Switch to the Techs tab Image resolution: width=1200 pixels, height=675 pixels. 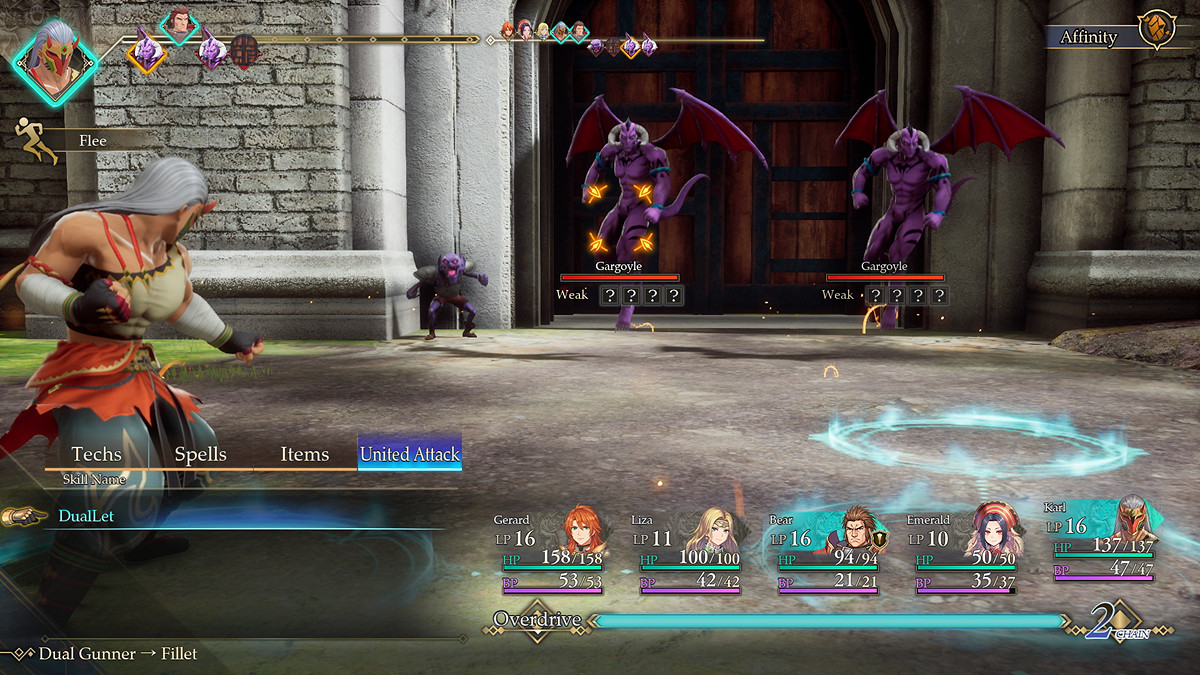[97, 454]
